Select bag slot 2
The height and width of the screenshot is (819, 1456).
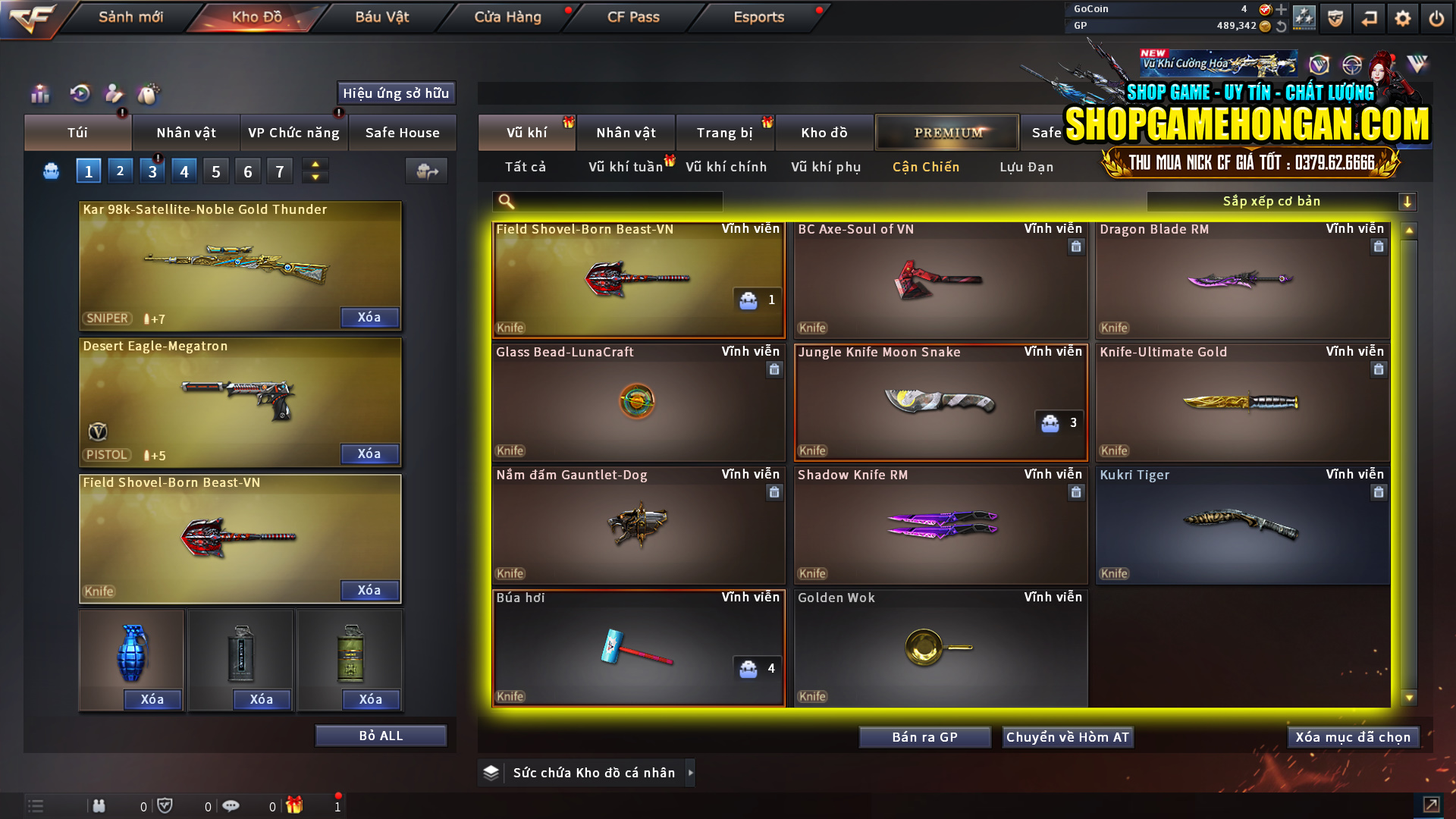[120, 170]
